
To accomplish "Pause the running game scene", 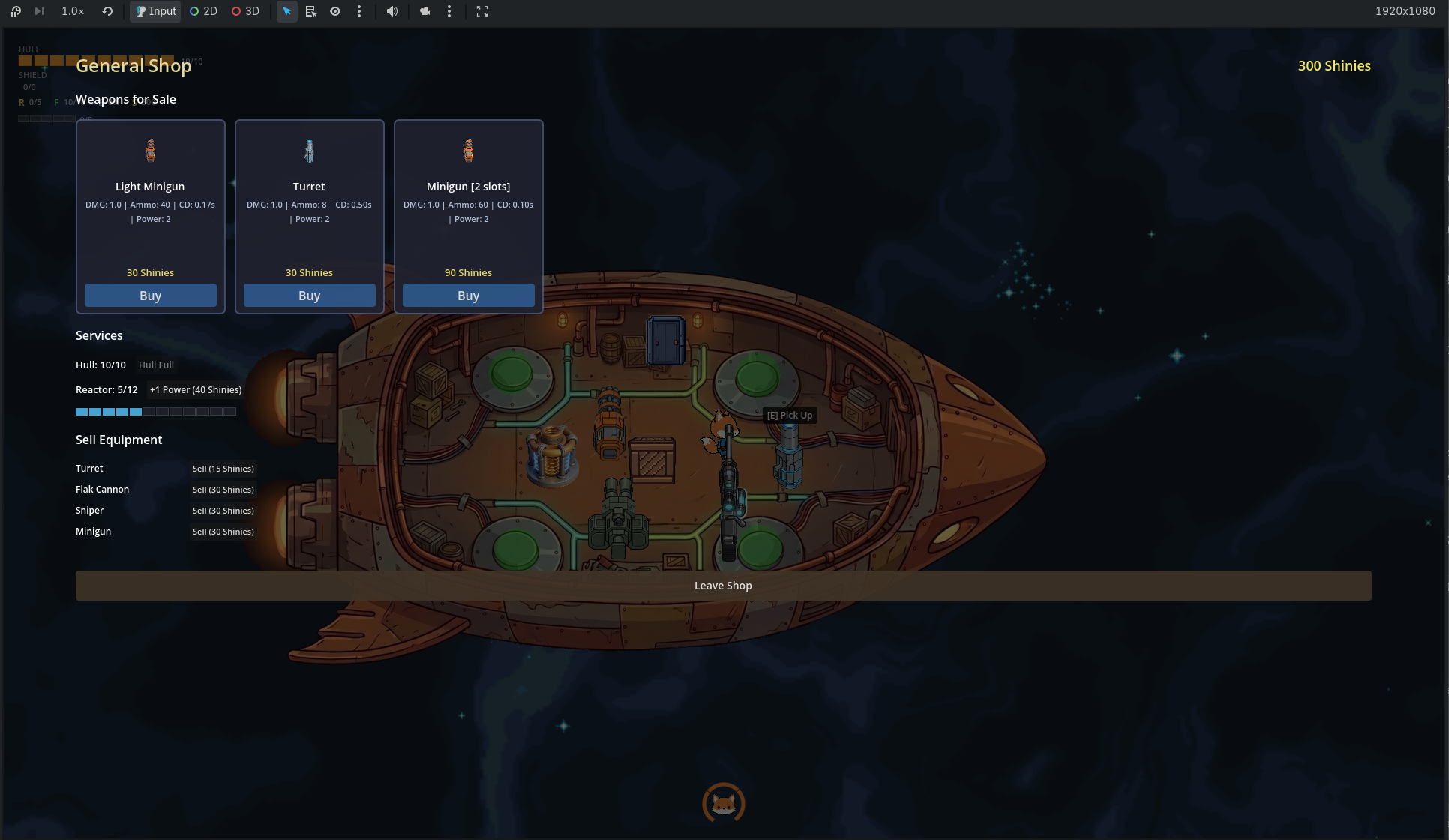I will pos(15,11).
